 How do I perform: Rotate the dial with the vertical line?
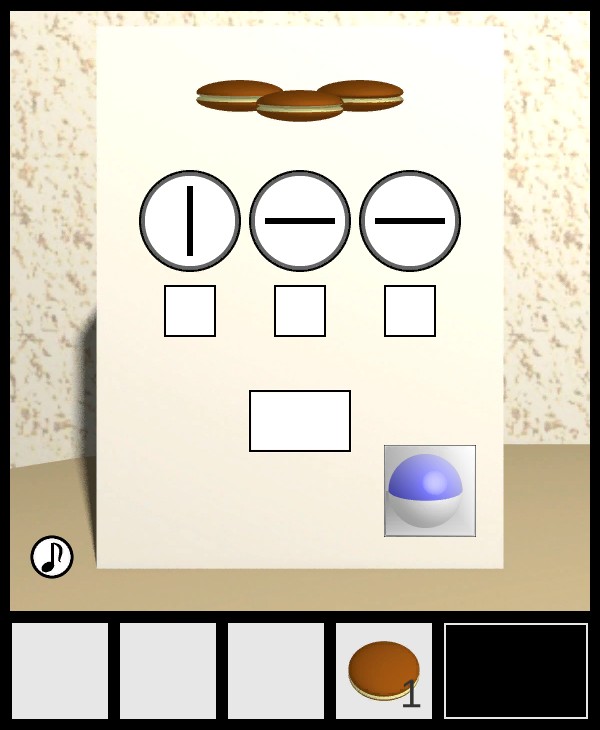pyautogui.click(x=190, y=221)
